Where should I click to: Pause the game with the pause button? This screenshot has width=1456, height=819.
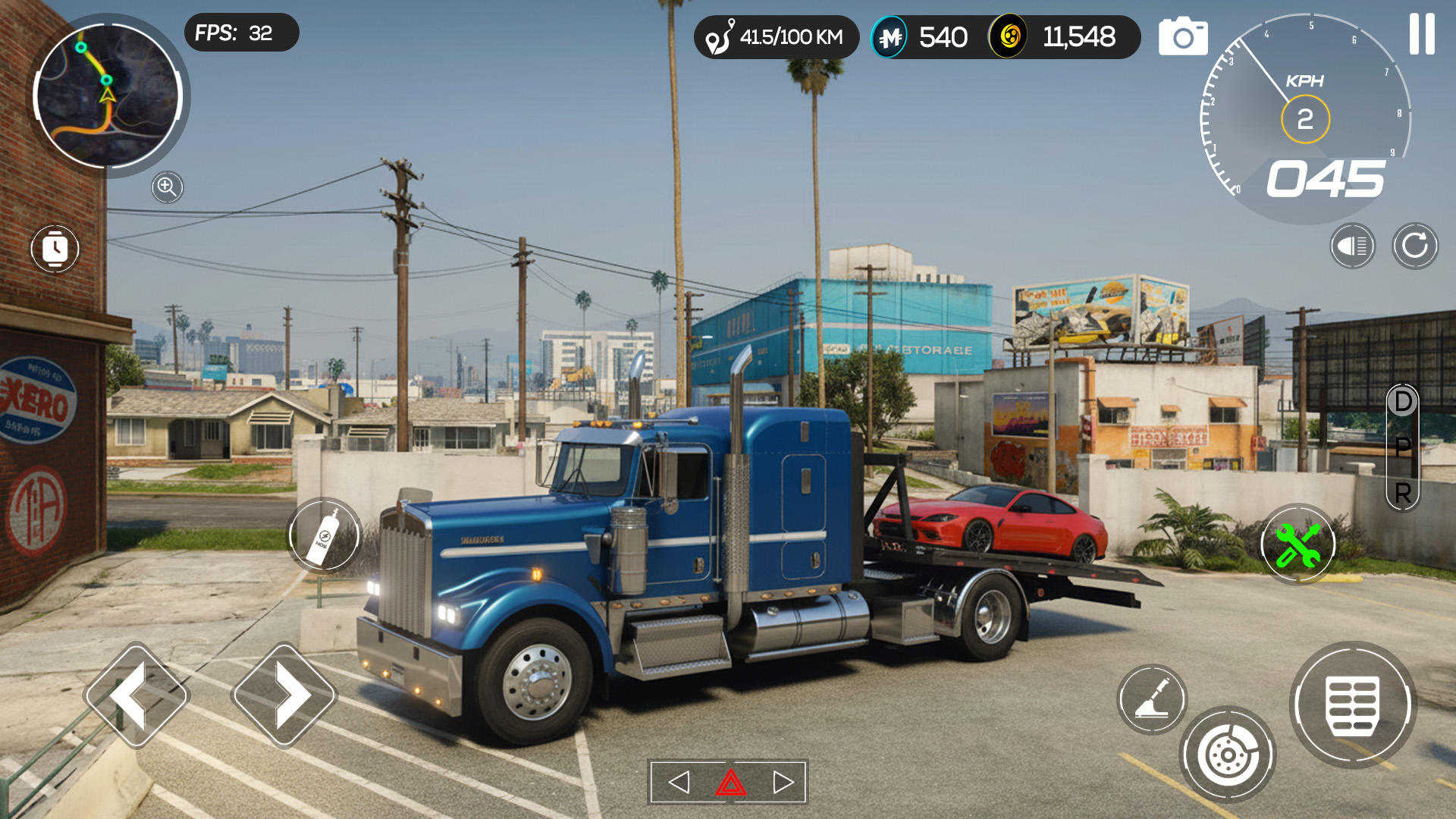coord(1421,34)
